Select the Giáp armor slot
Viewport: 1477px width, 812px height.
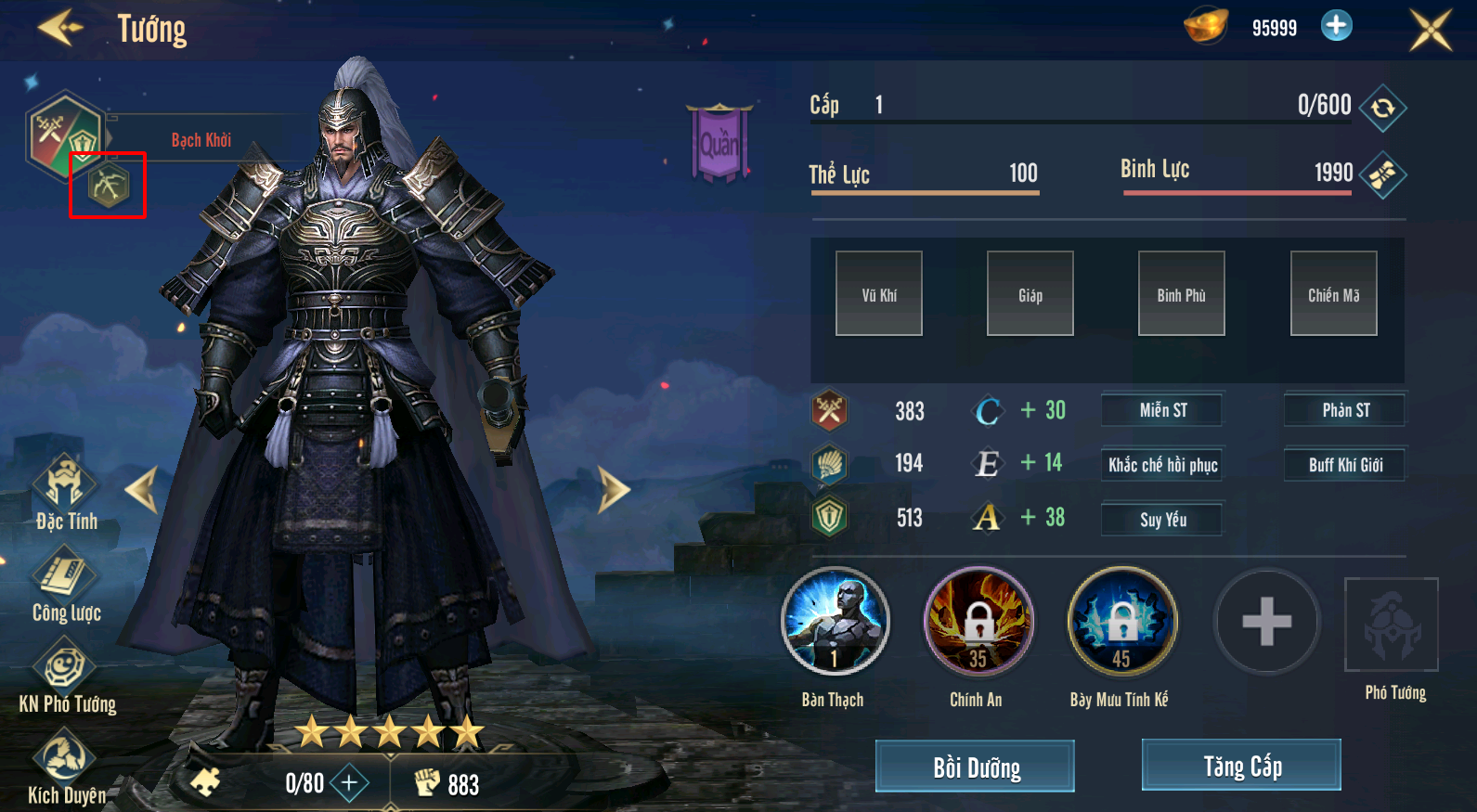tap(1030, 293)
